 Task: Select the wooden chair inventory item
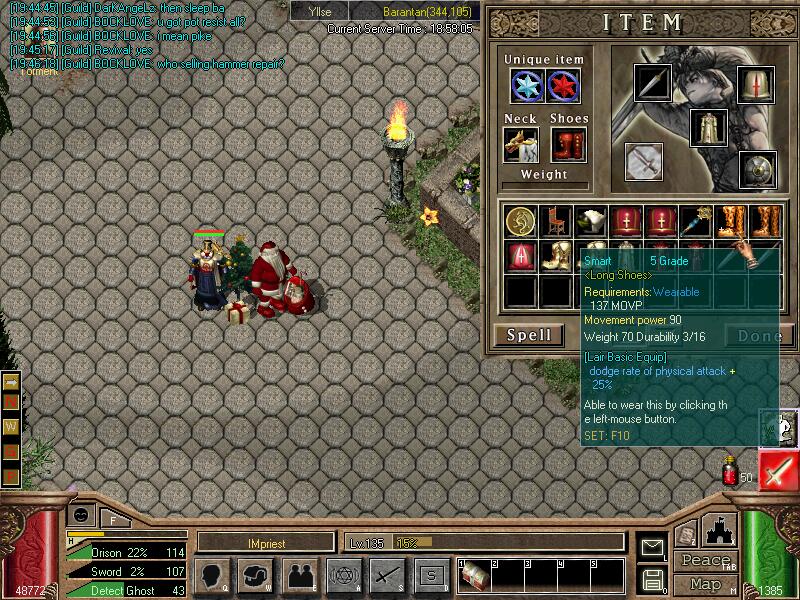click(556, 221)
